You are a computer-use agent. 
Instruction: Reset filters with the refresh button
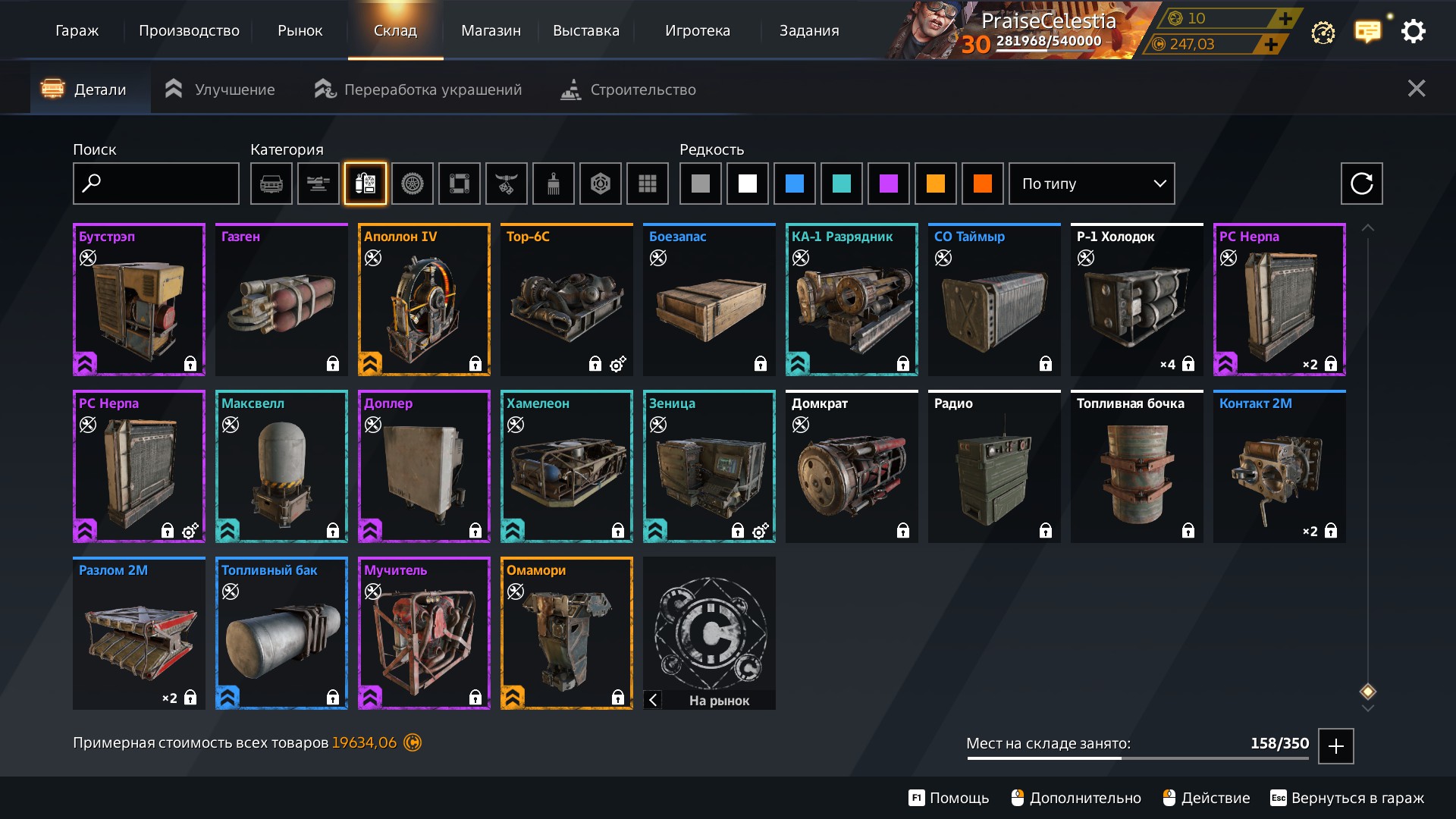coord(1361,184)
